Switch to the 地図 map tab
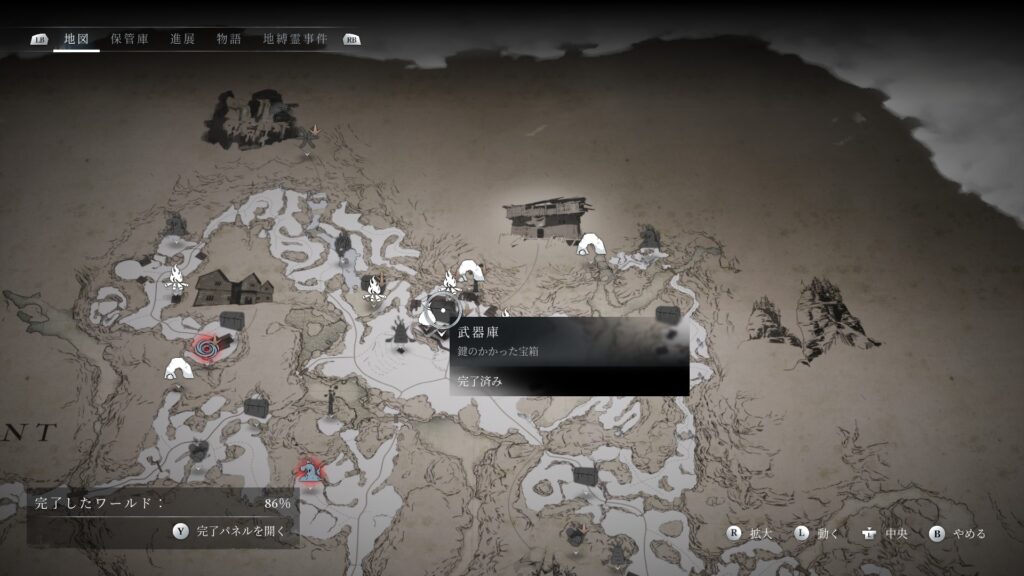The width and height of the screenshot is (1024, 576). click(x=76, y=39)
